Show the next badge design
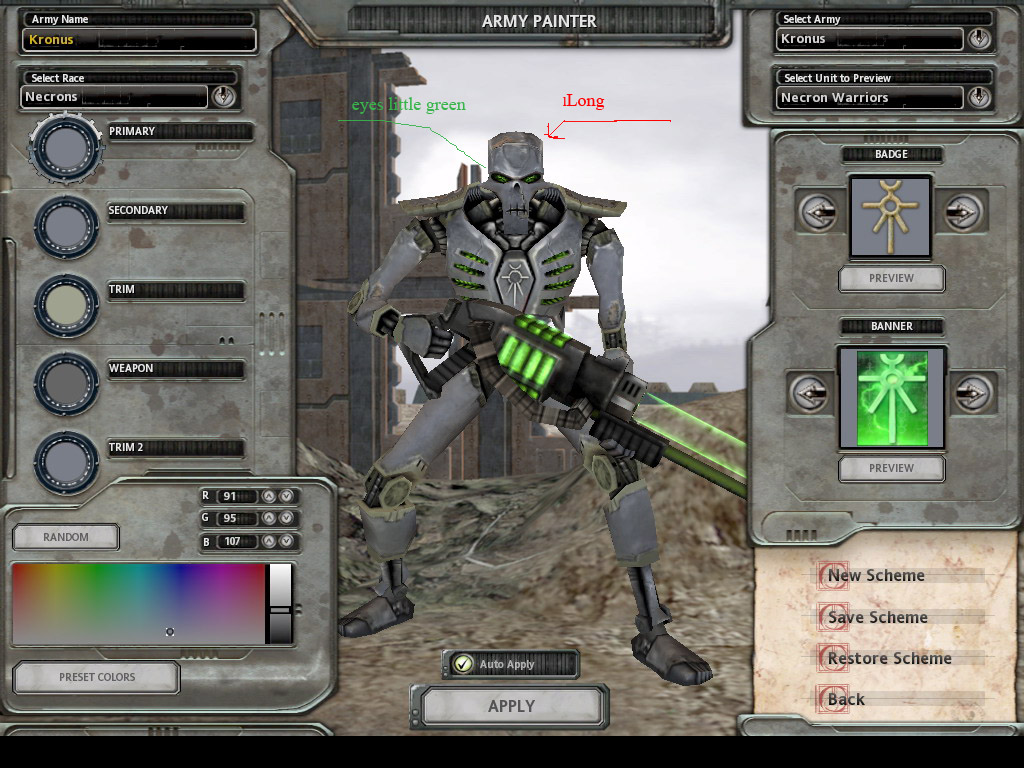 964,212
